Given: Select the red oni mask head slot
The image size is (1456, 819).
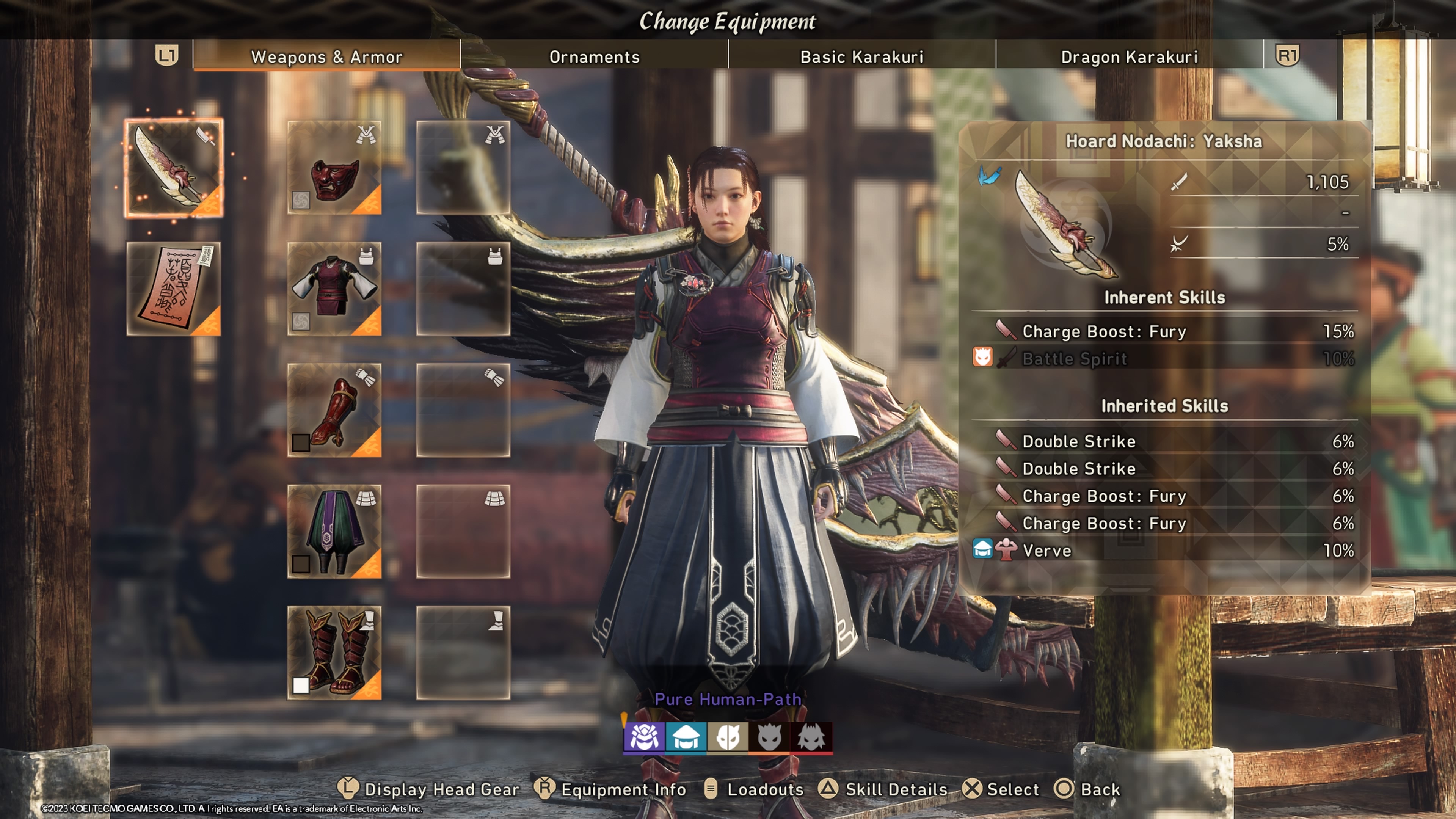Looking at the screenshot, I should pos(334,168).
